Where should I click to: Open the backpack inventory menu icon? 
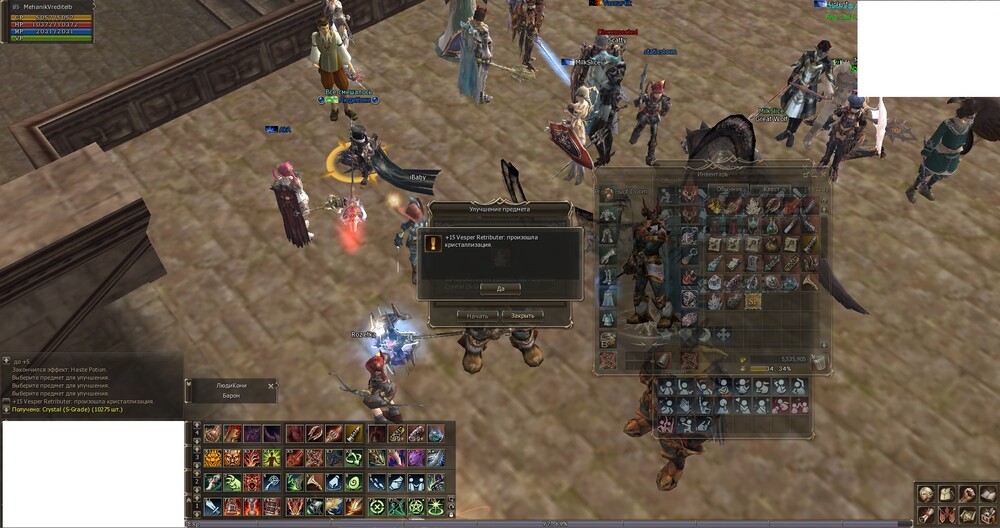[x=946, y=495]
